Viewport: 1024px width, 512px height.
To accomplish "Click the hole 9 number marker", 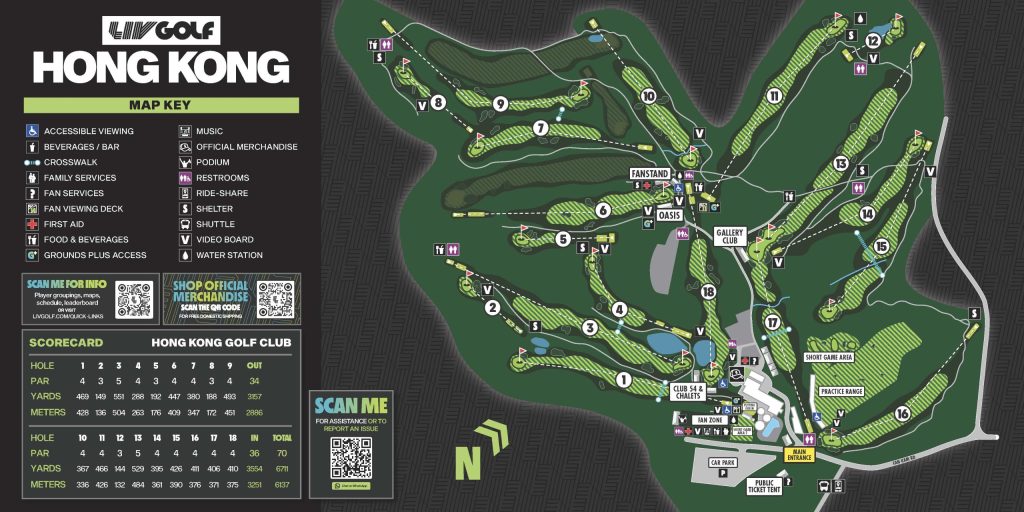I will click(x=500, y=103).
